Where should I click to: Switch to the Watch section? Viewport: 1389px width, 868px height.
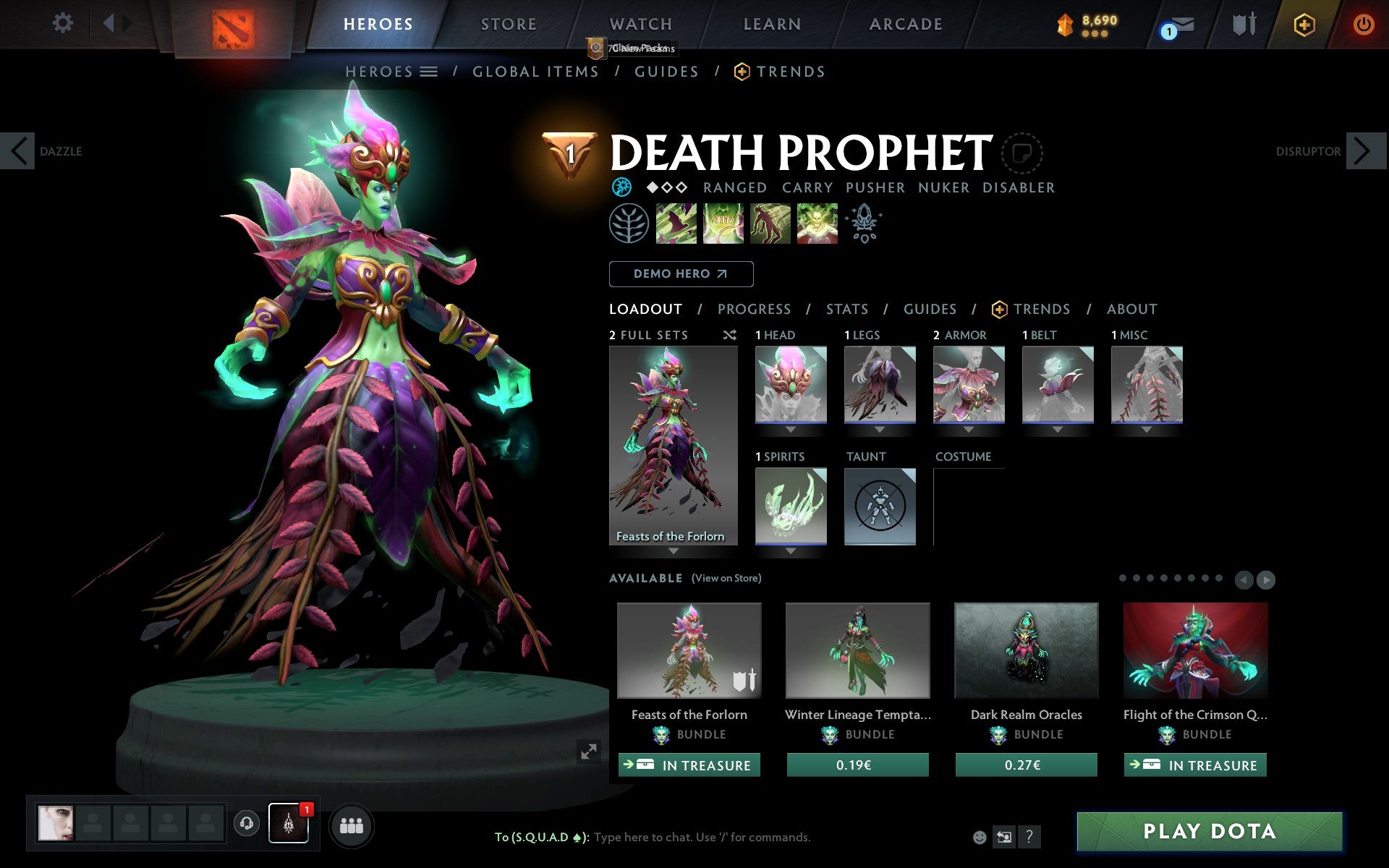point(640,25)
